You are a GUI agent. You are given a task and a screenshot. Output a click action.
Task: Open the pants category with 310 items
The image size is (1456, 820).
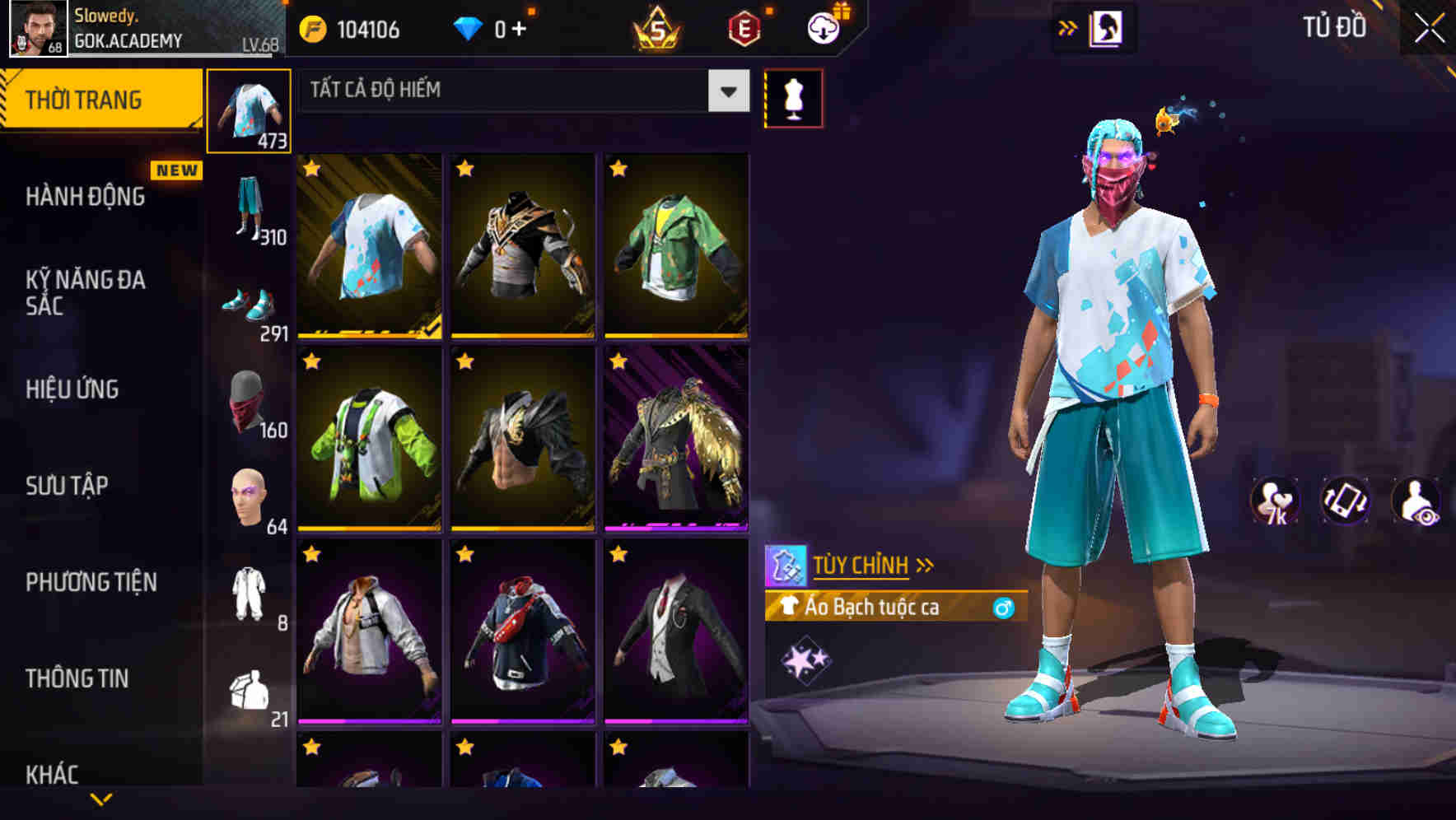click(250, 206)
